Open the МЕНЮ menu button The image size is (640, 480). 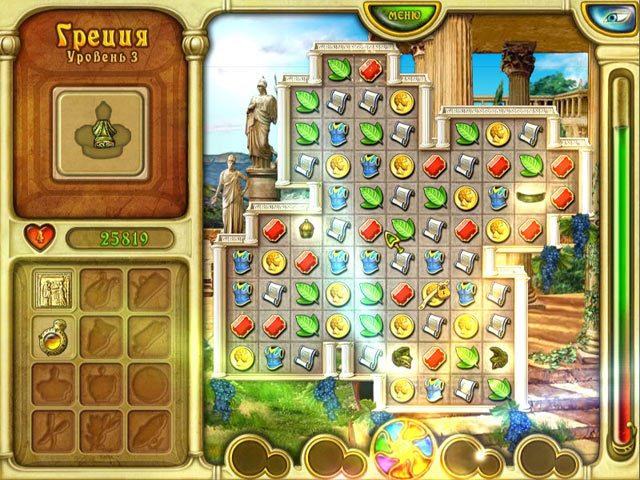(x=403, y=15)
